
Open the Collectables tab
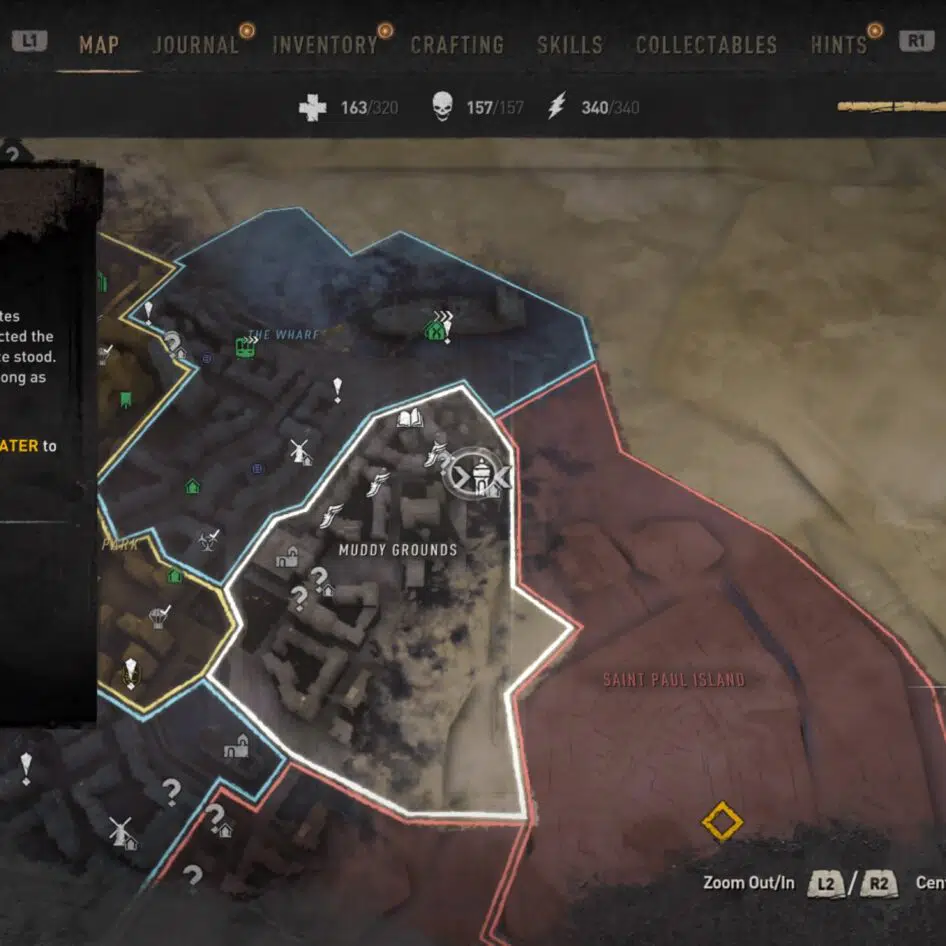point(706,45)
